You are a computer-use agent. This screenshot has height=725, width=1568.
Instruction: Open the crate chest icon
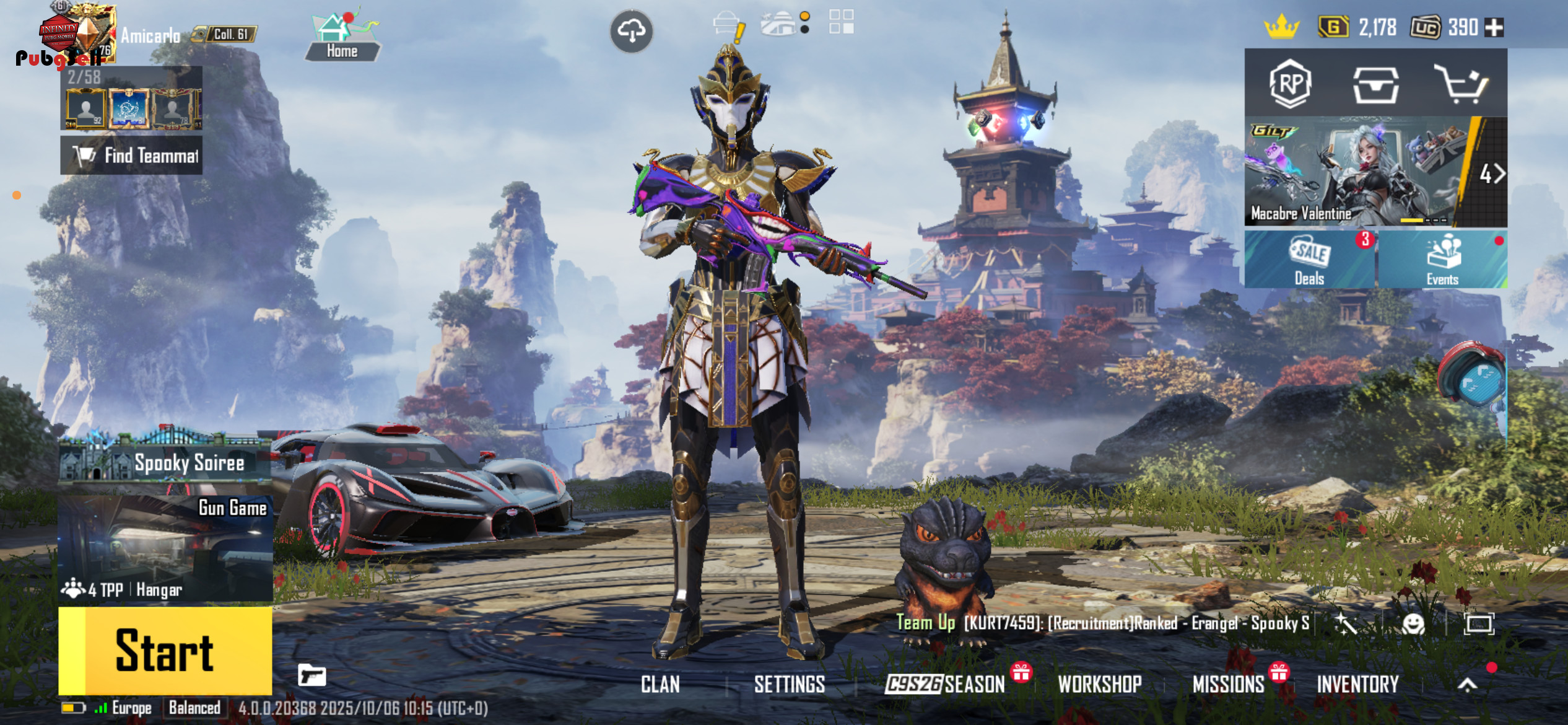pyautogui.click(x=1375, y=85)
